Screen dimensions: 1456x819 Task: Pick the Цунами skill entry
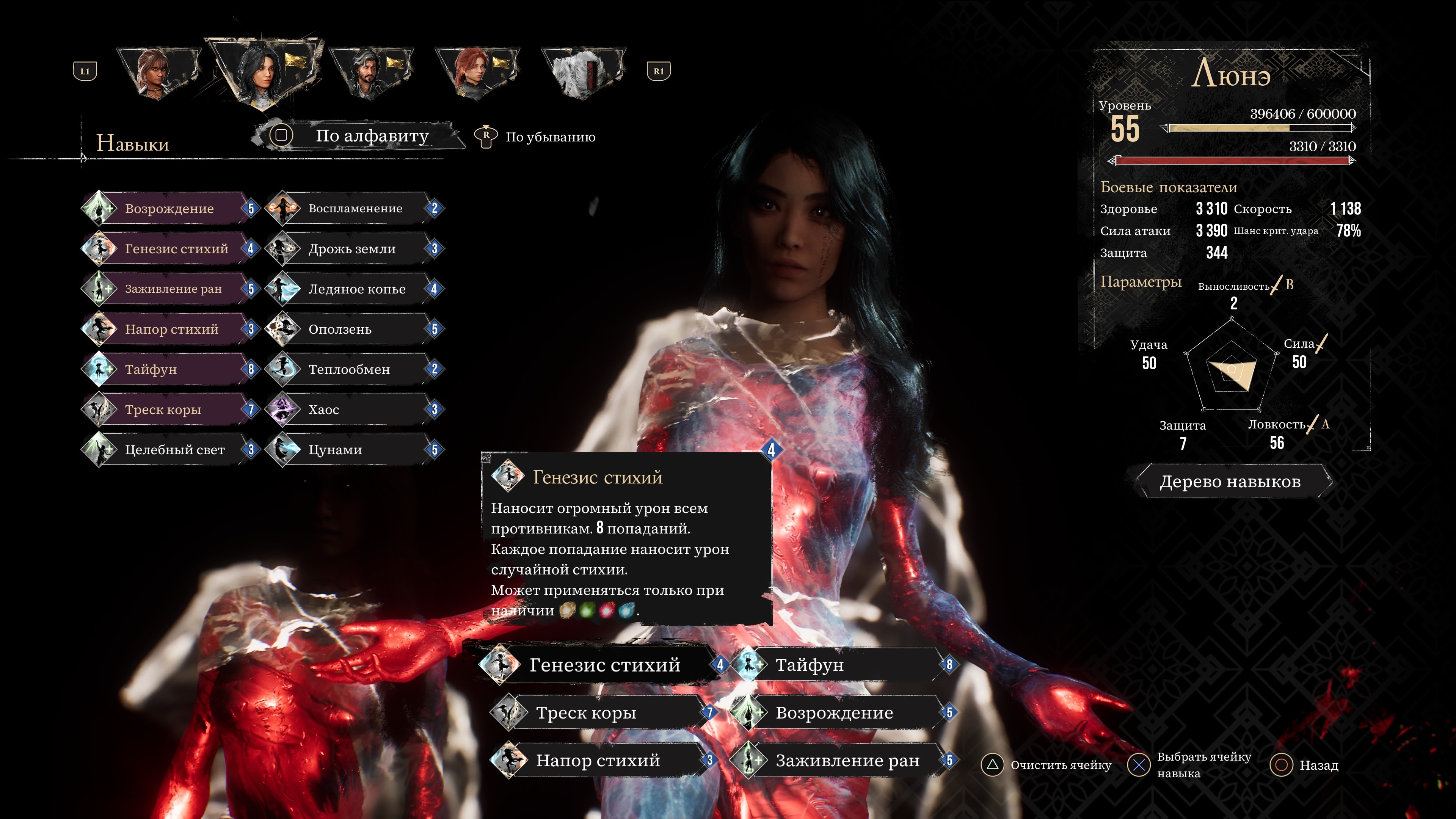coord(335,450)
